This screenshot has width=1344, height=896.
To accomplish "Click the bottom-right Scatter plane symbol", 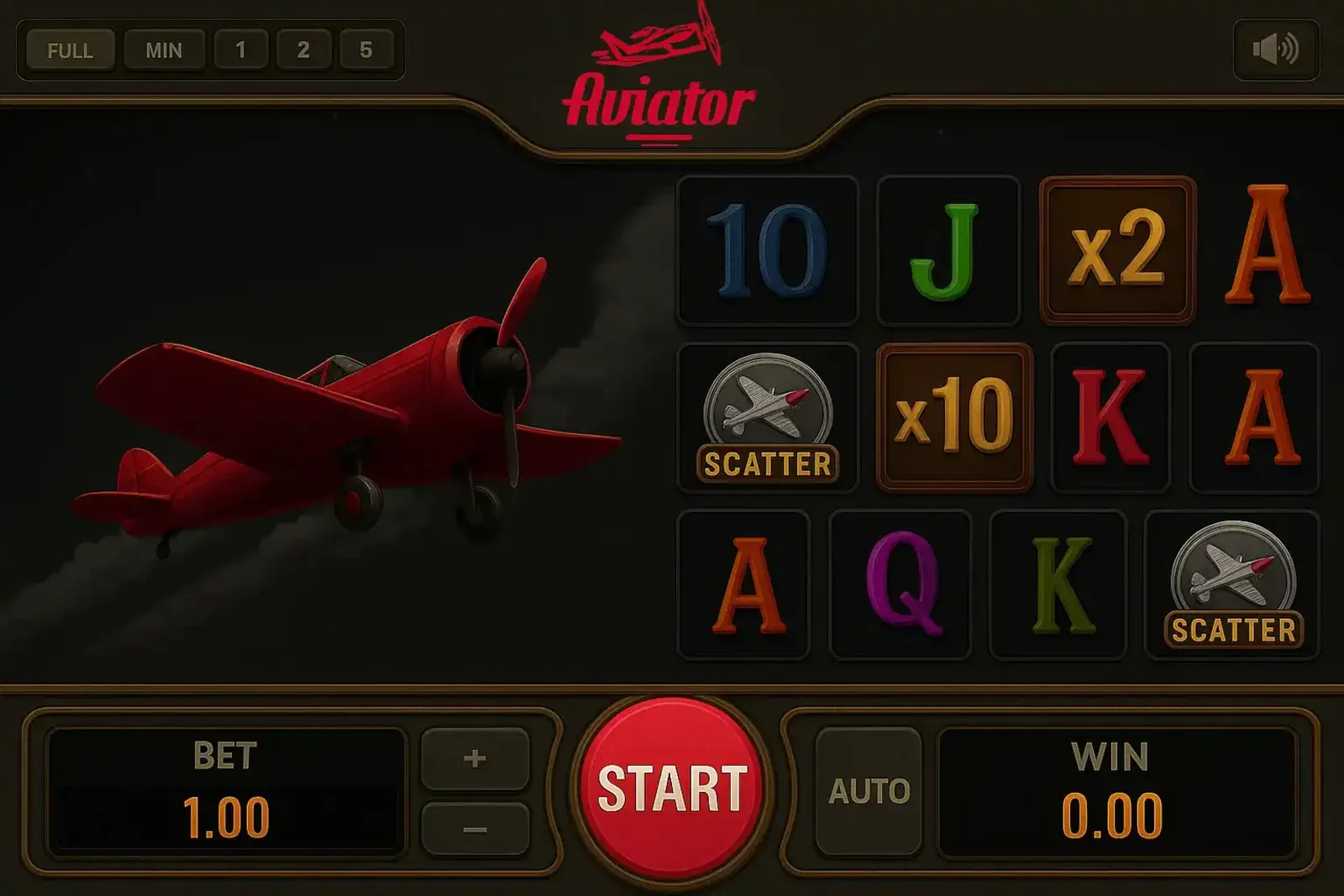I will (1231, 584).
